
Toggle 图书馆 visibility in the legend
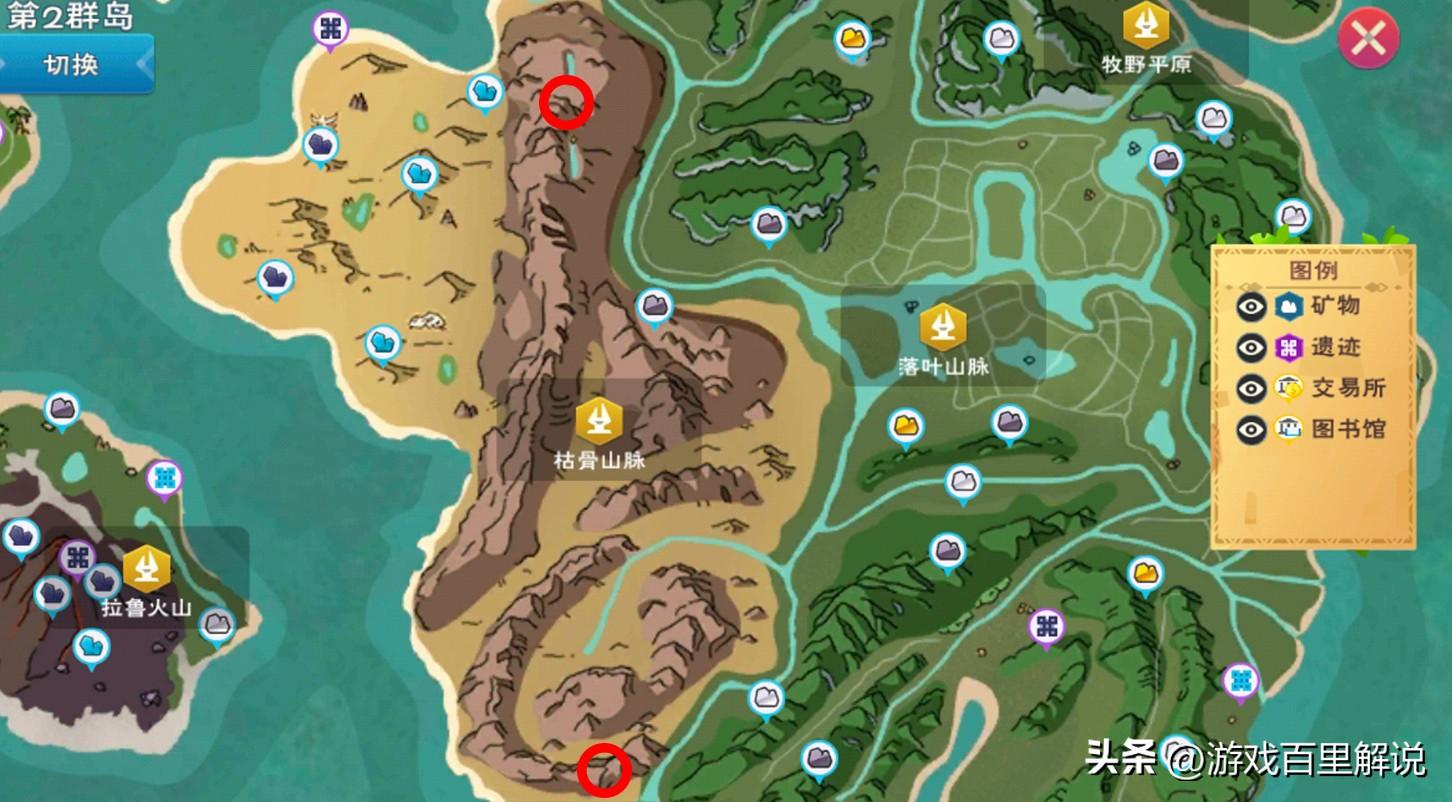tap(1251, 429)
